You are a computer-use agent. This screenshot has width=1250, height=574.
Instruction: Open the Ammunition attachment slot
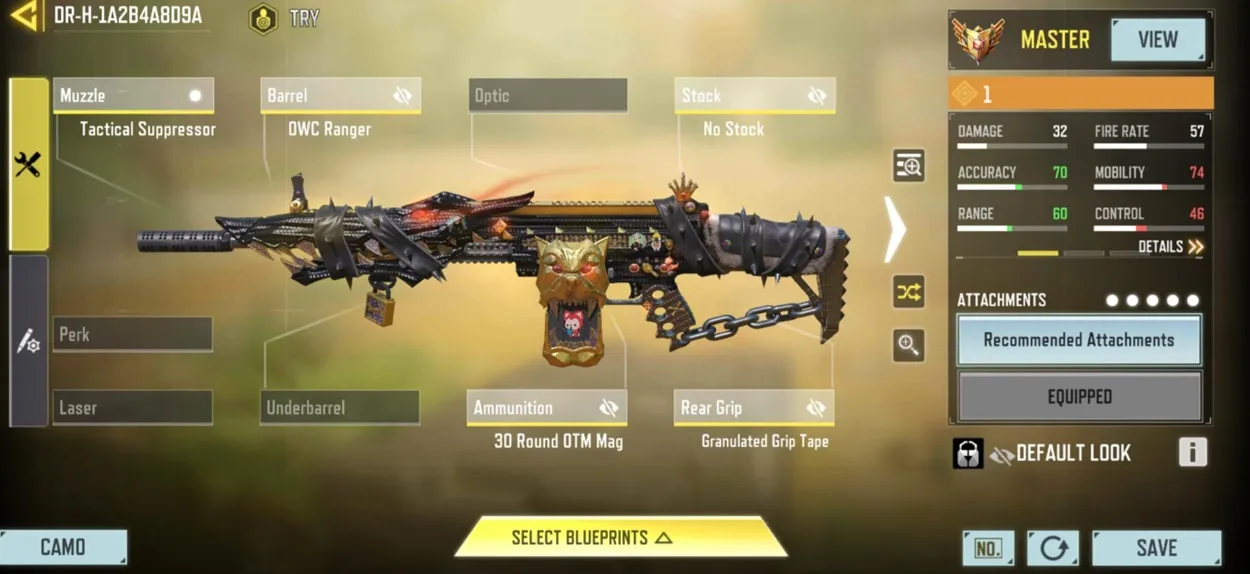pyautogui.click(x=547, y=408)
